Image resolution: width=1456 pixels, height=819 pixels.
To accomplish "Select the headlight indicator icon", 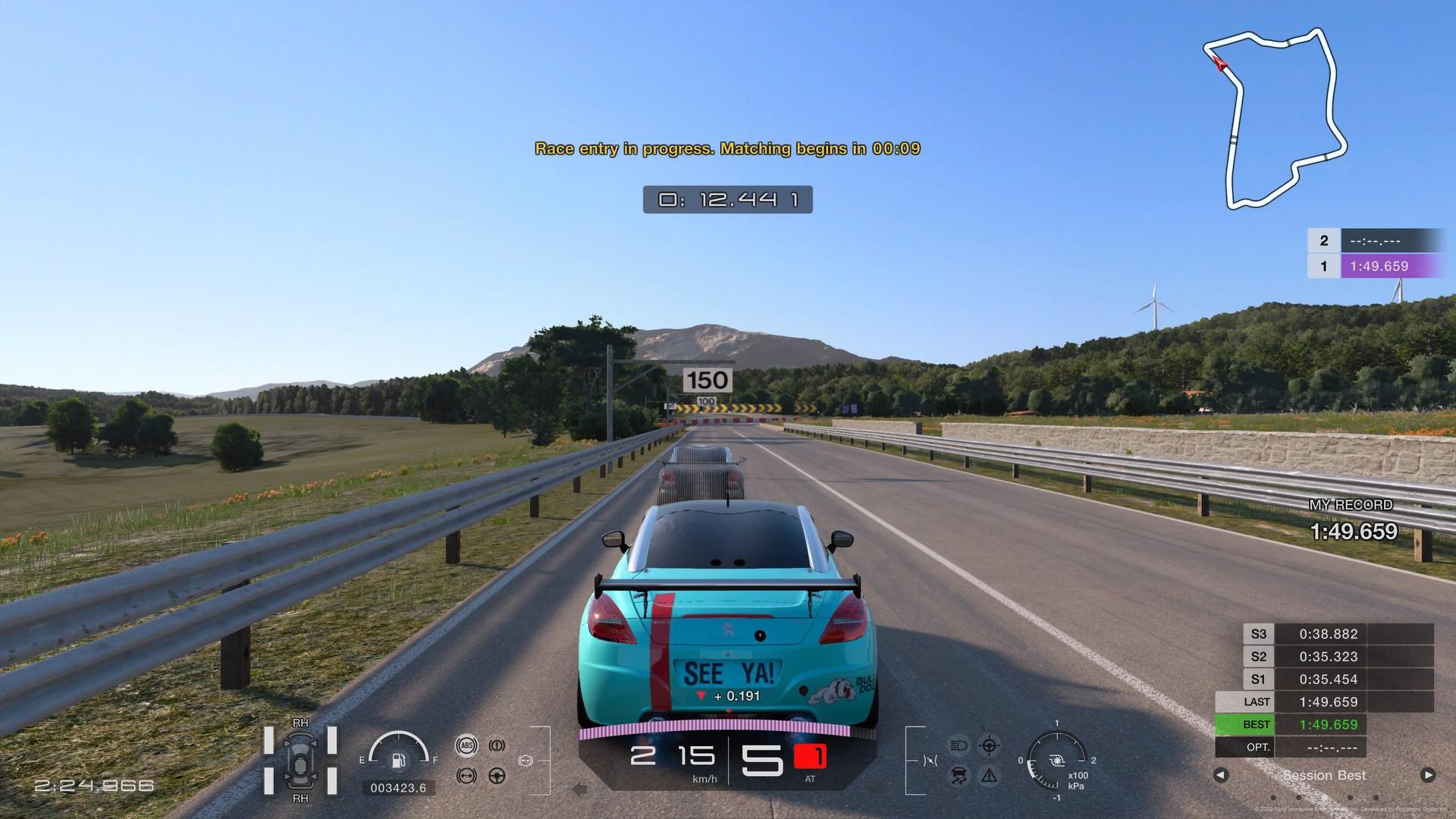I will (x=959, y=745).
